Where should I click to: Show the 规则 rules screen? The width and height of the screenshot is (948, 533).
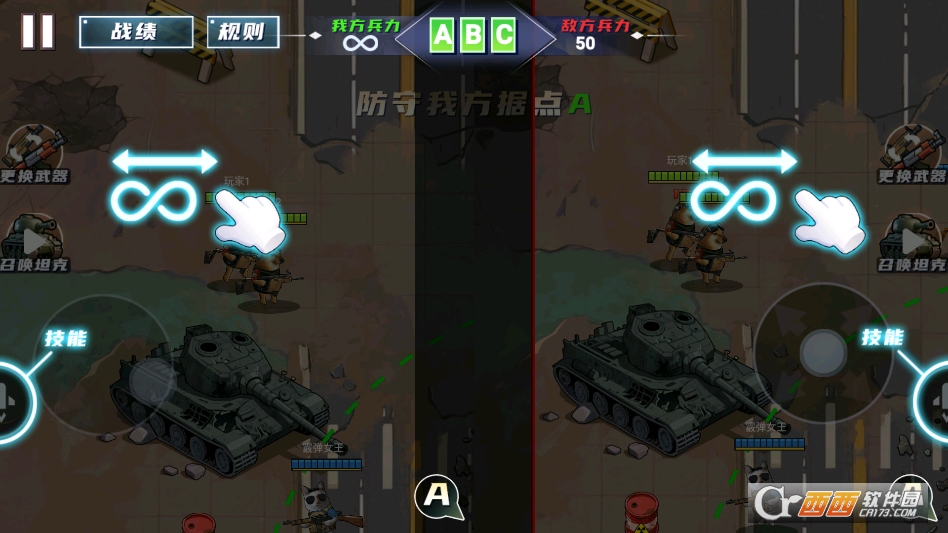(243, 32)
